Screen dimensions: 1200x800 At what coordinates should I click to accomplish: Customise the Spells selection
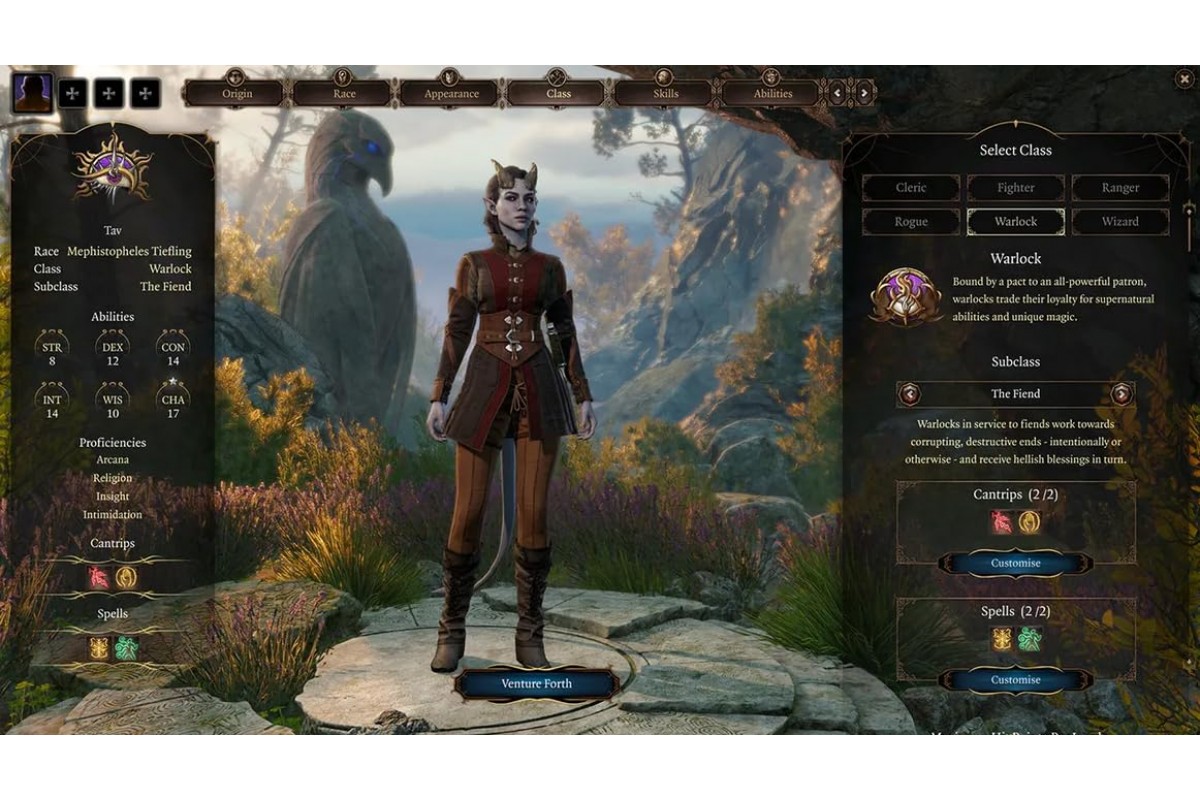(1015, 680)
